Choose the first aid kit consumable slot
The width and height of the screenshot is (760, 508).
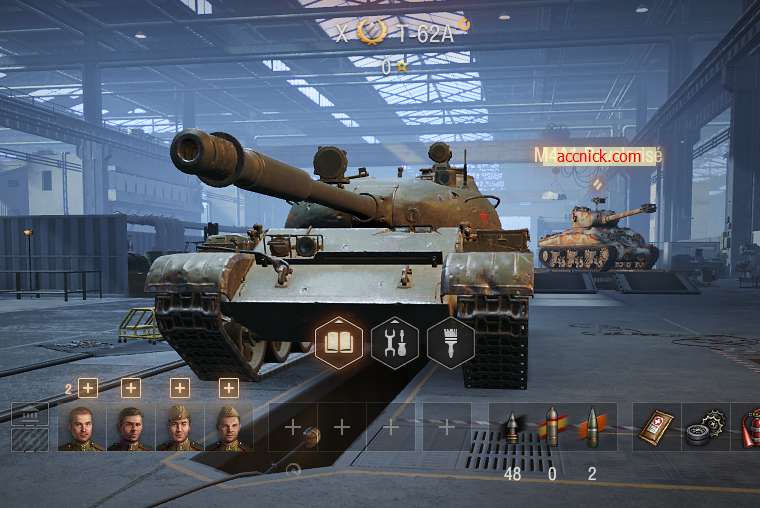pos(659,427)
